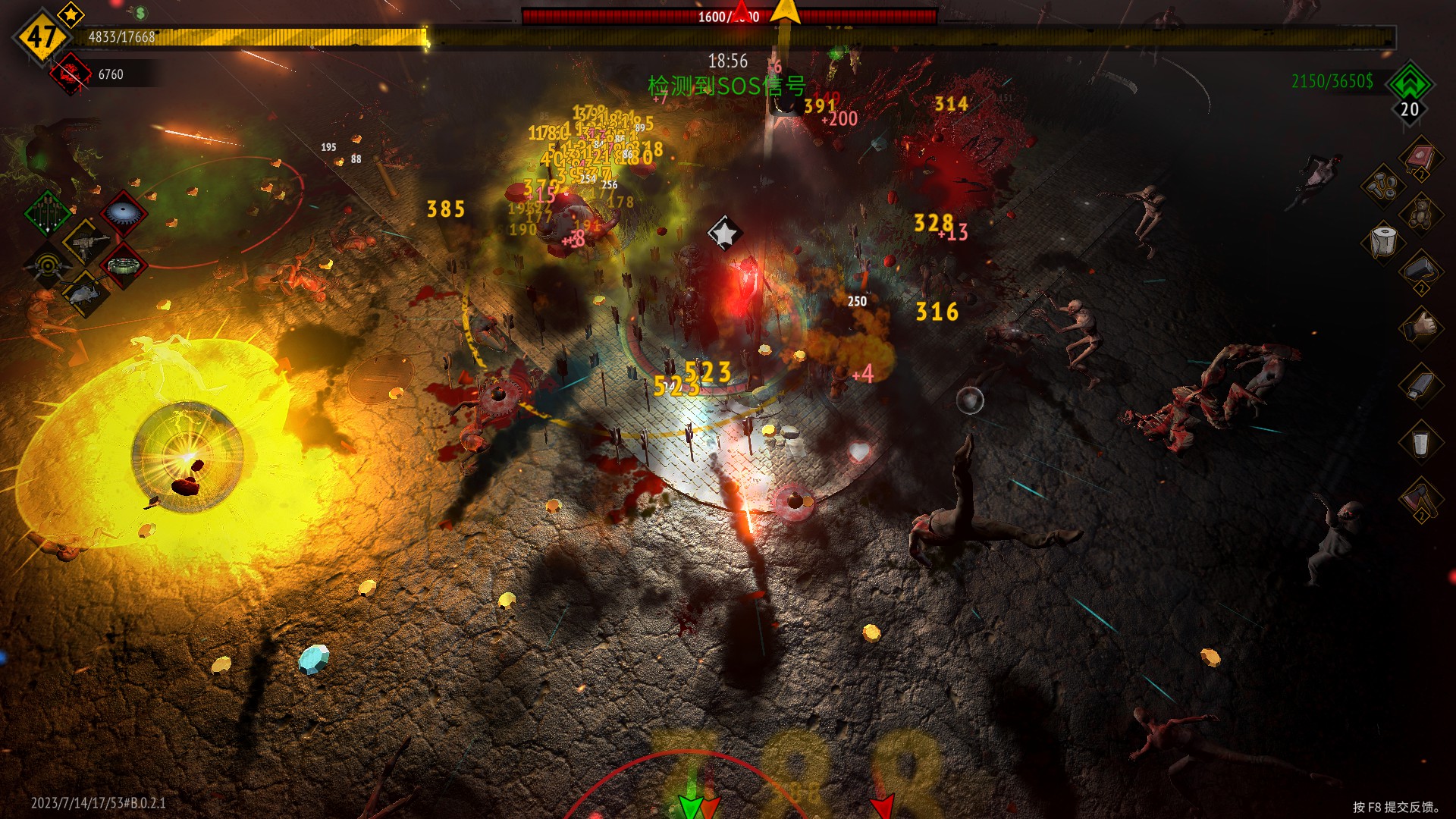Select the attack helicopter icon
This screenshot has width=1456, height=819.
[x=84, y=294]
